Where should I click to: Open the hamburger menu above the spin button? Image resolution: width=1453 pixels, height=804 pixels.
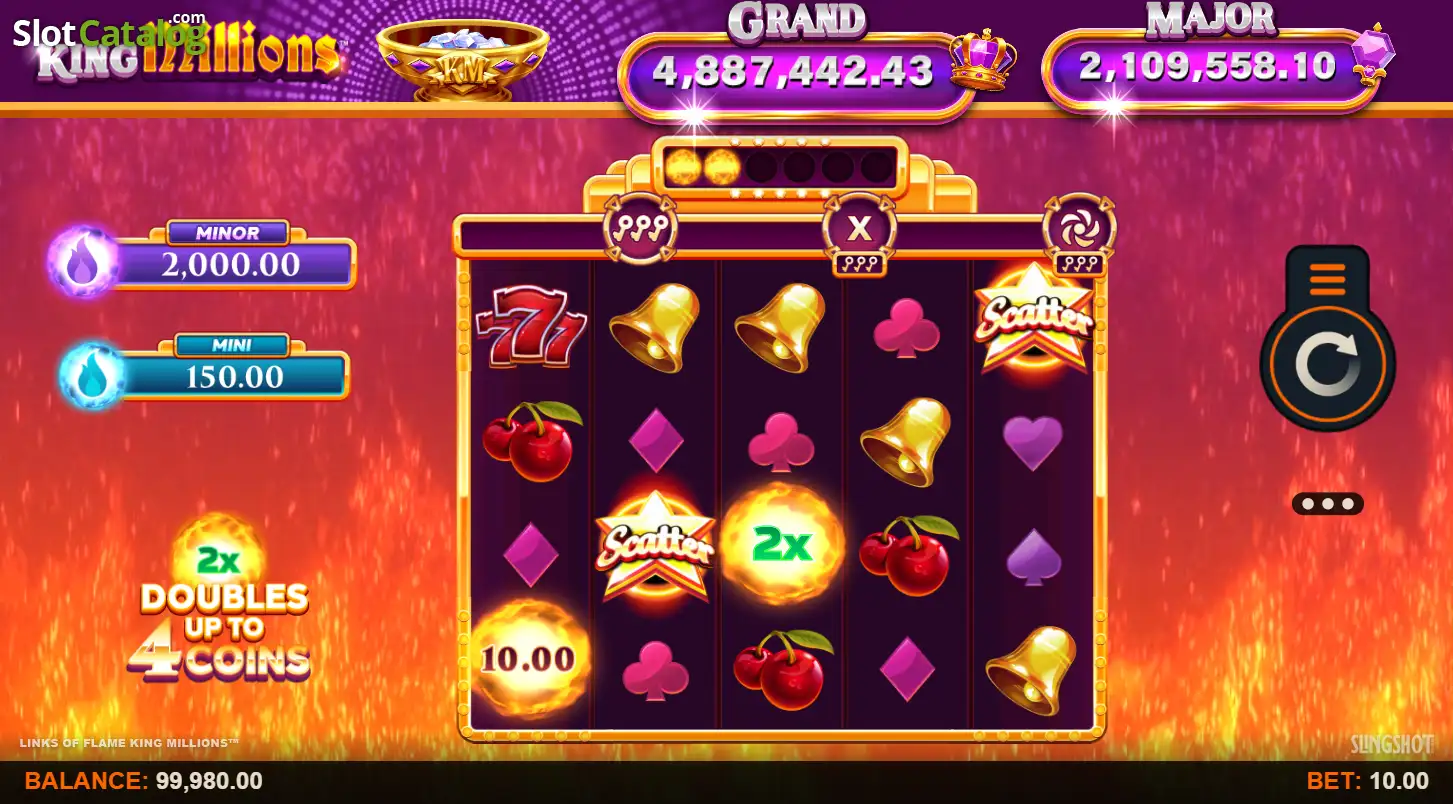pyautogui.click(x=1327, y=276)
